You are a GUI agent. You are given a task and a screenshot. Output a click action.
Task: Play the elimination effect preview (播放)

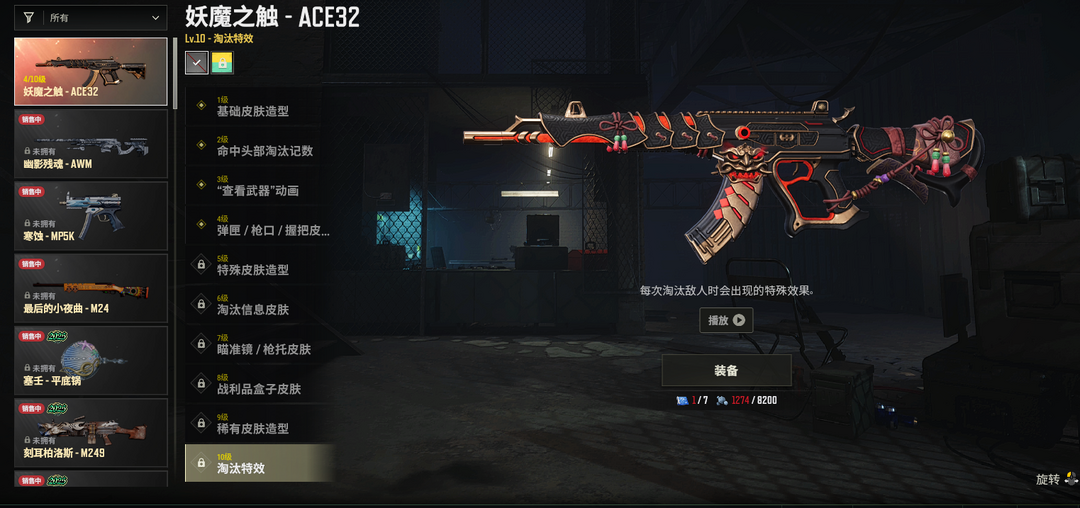point(726,321)
